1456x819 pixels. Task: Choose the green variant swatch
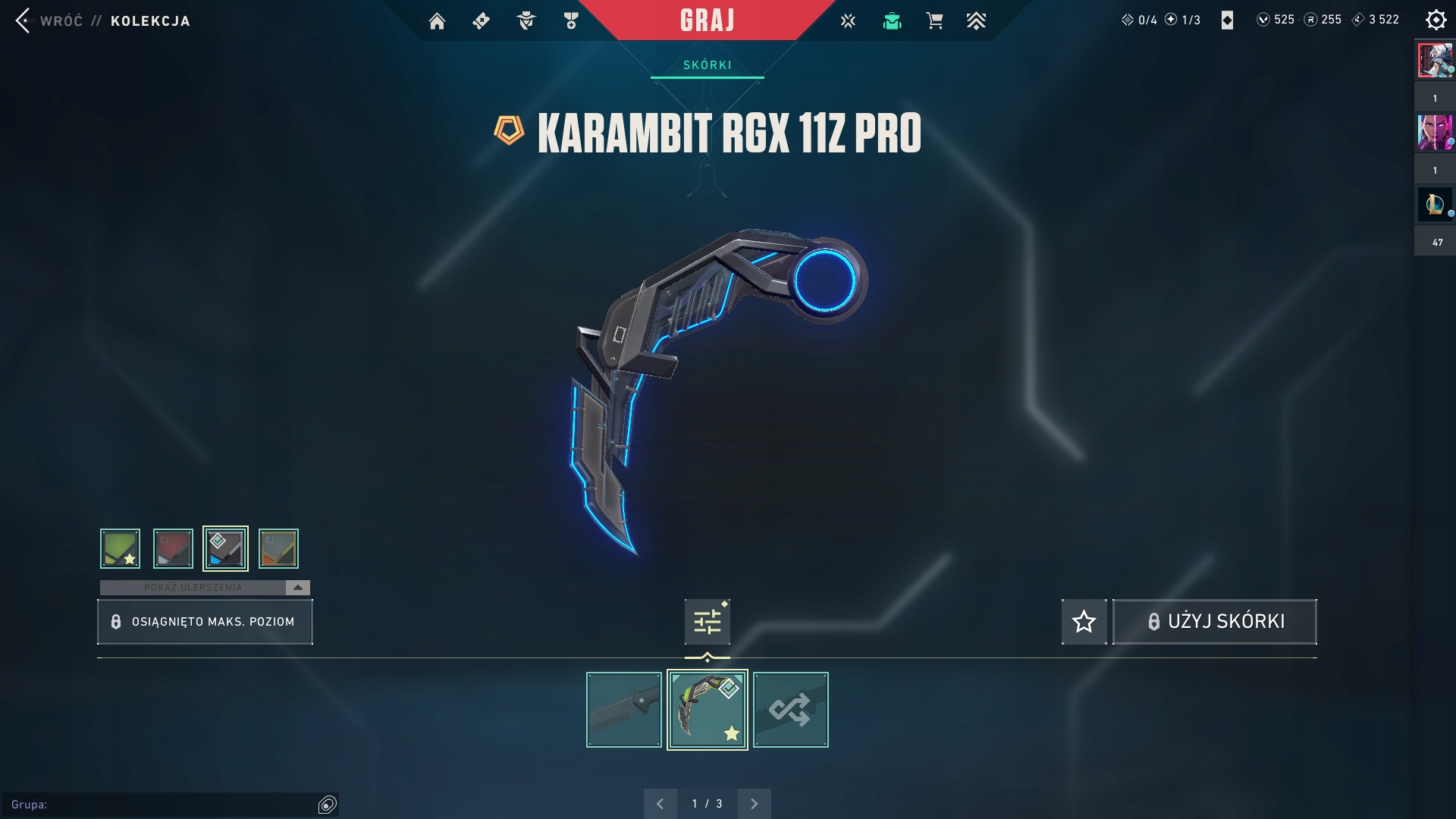(x=120, y=548)
